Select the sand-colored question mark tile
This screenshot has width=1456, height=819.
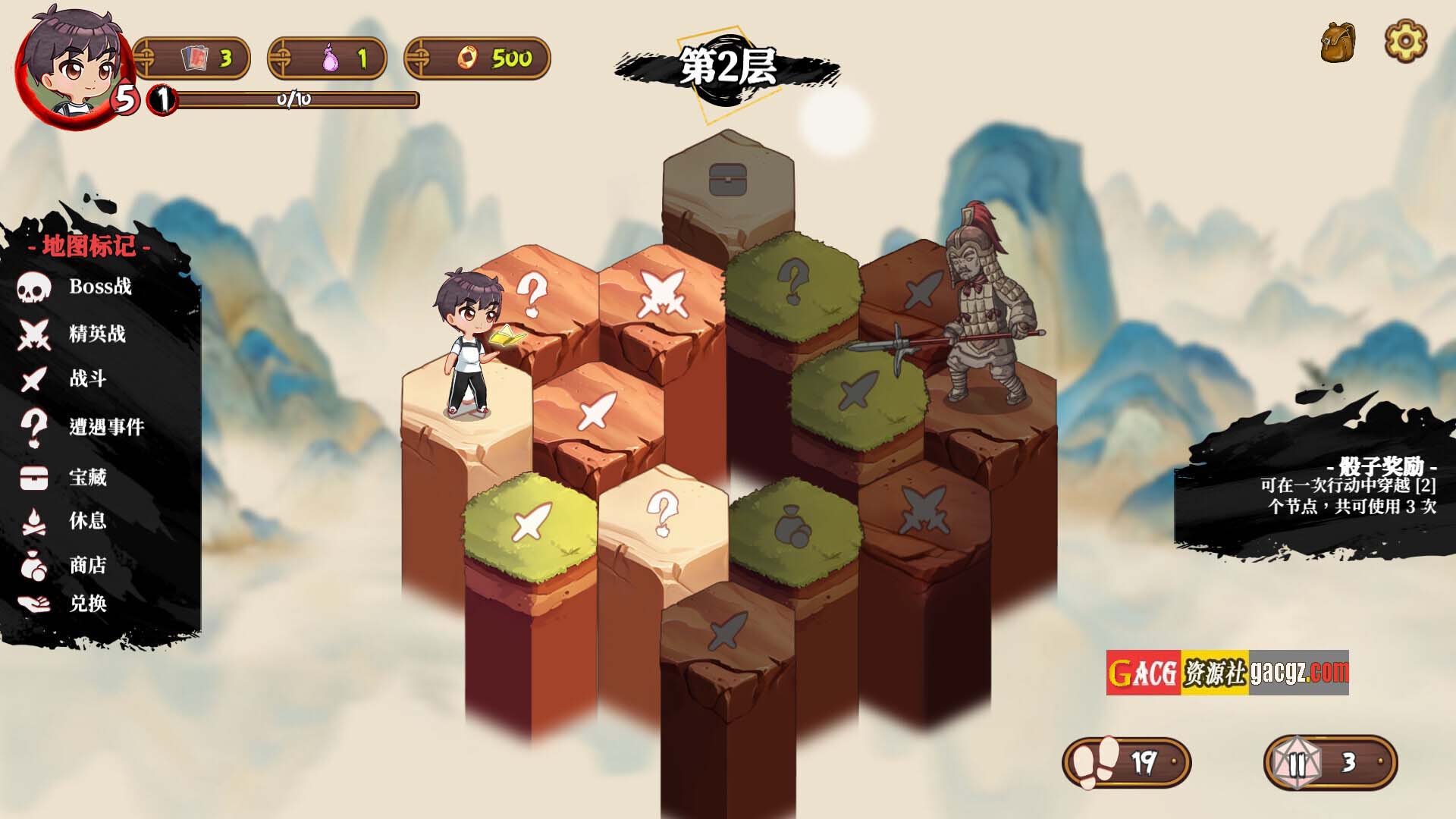coord(663,513)
